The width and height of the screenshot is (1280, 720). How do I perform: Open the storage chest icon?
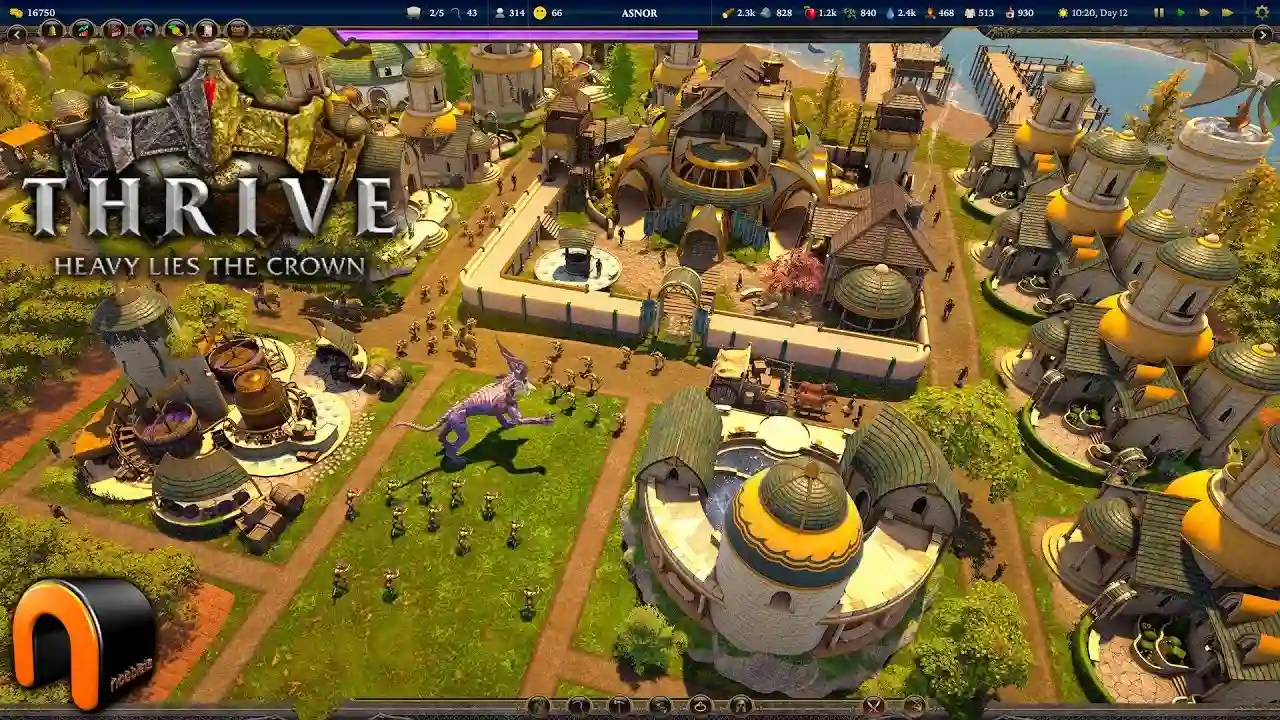tap(236, 31)
